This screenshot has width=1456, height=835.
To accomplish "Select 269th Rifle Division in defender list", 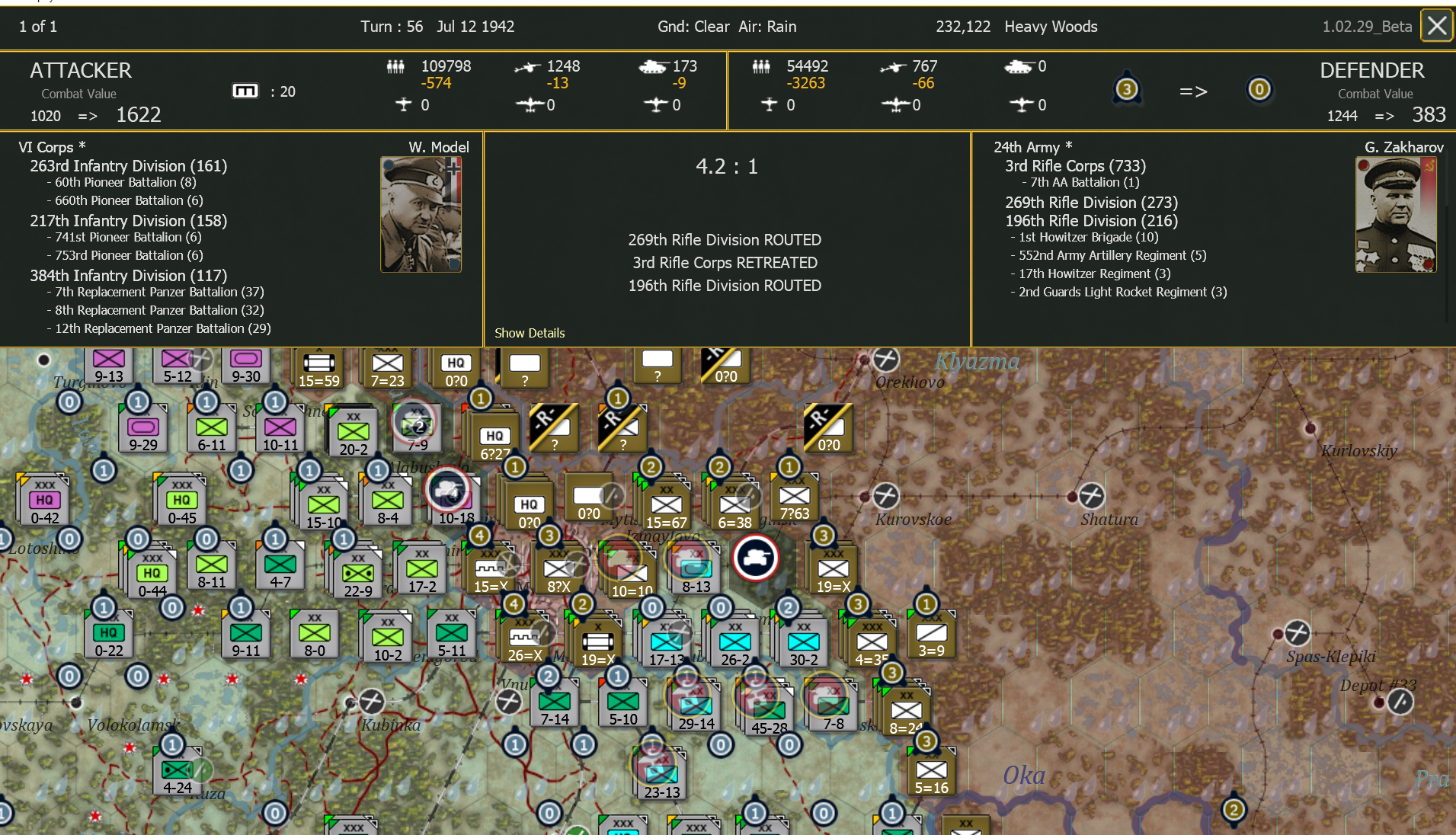I will pos(1090,203).
